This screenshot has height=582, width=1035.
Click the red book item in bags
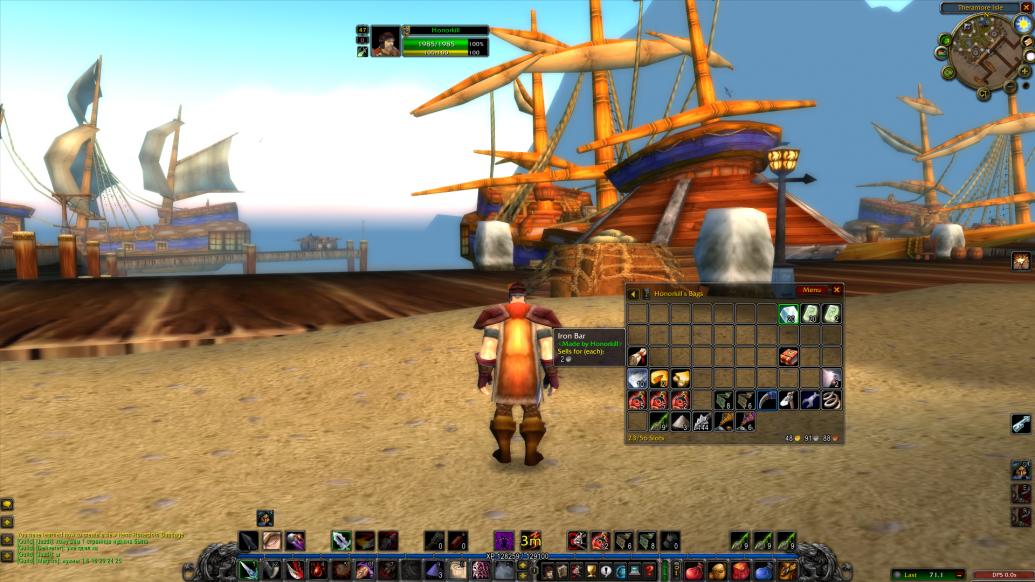click(x=787, y=356)
